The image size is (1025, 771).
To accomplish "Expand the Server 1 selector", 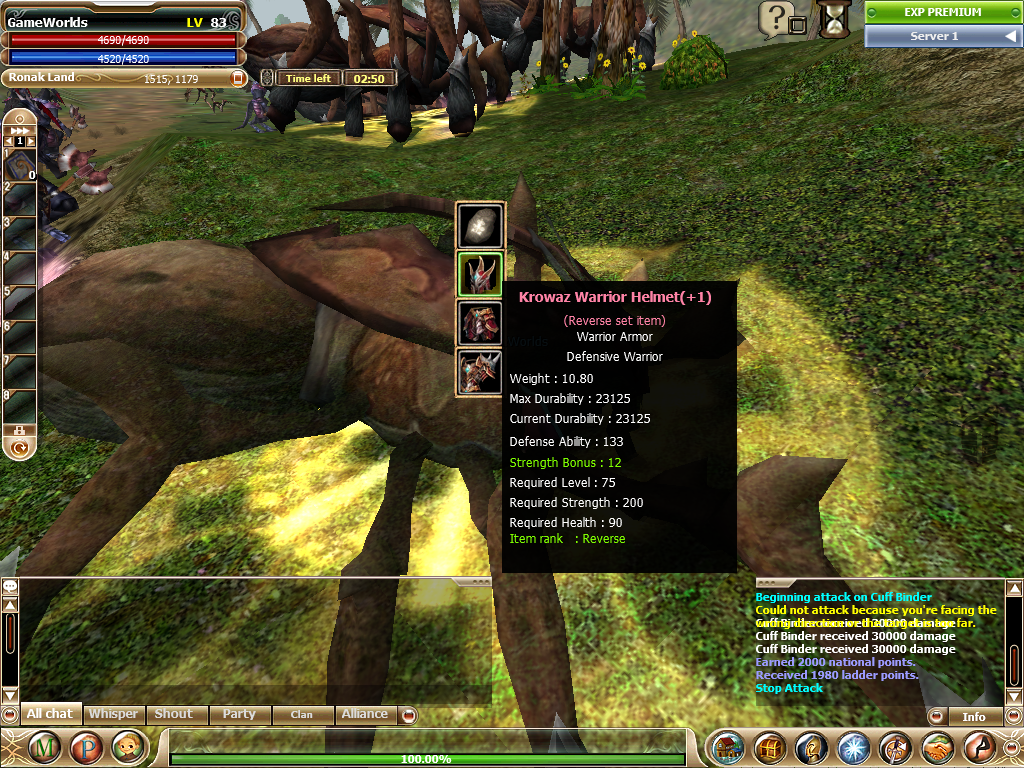I will [943, 36].
